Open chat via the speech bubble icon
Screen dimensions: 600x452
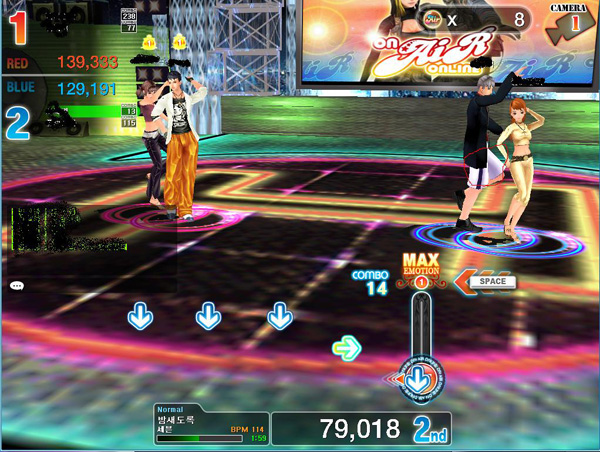point(17,286)
